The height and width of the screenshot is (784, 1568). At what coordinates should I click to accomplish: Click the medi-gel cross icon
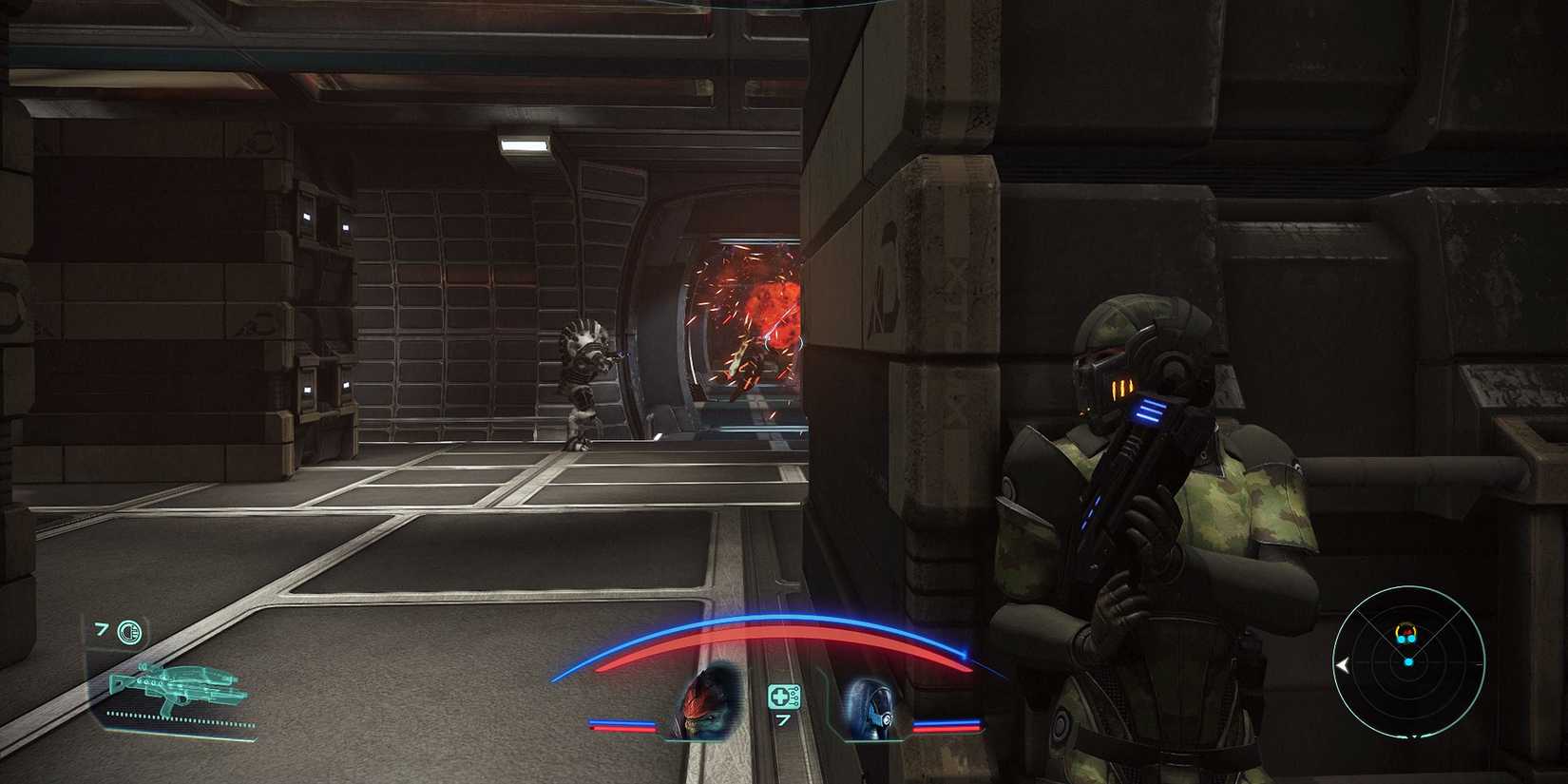(780, 698)
